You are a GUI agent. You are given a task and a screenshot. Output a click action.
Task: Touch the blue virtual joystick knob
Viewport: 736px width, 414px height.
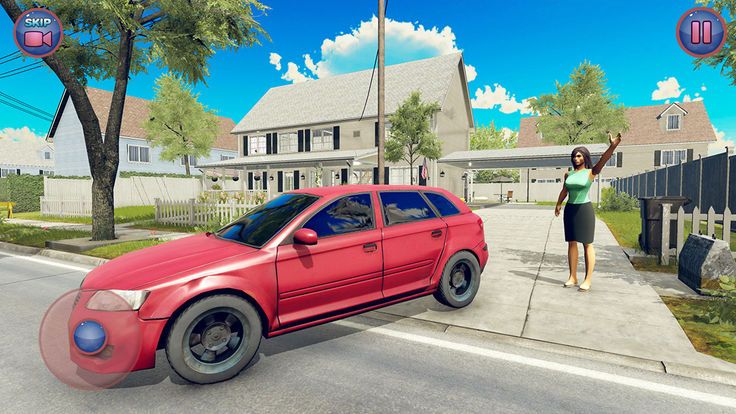coord(90,335)
